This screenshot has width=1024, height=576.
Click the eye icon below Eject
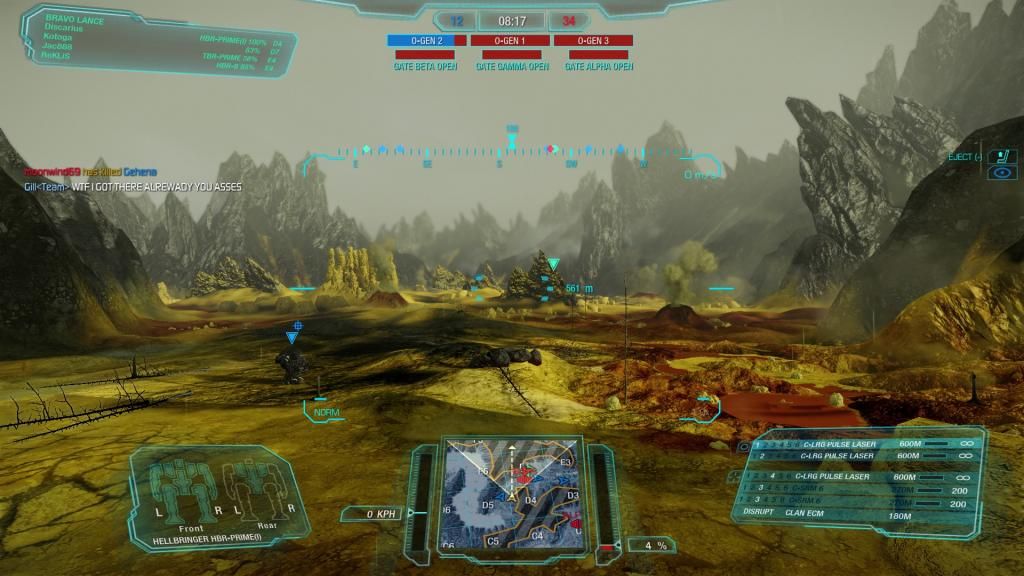point(1002,173)
